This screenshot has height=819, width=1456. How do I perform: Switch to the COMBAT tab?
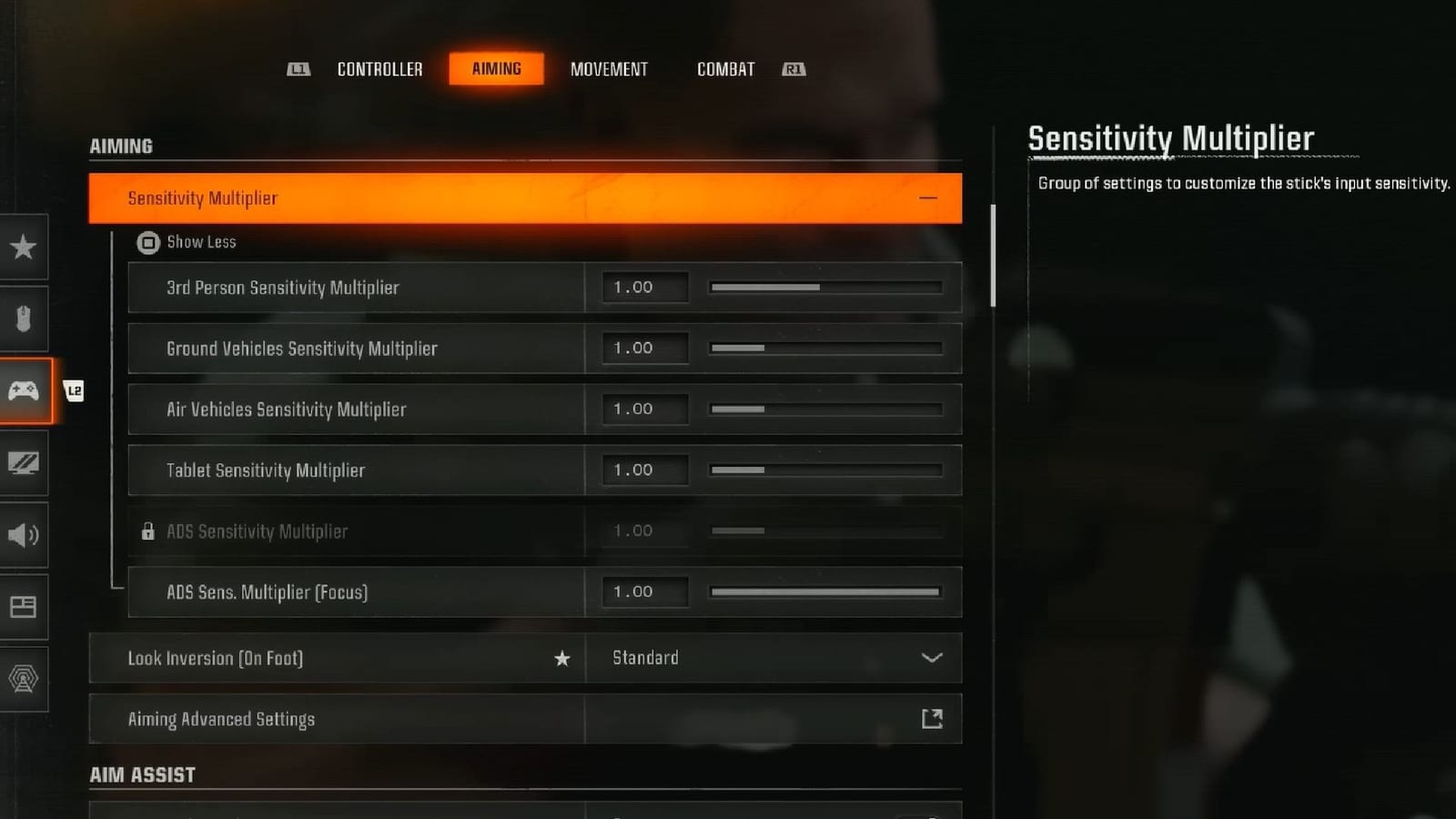pyautogui.click(x=724, y=68)
